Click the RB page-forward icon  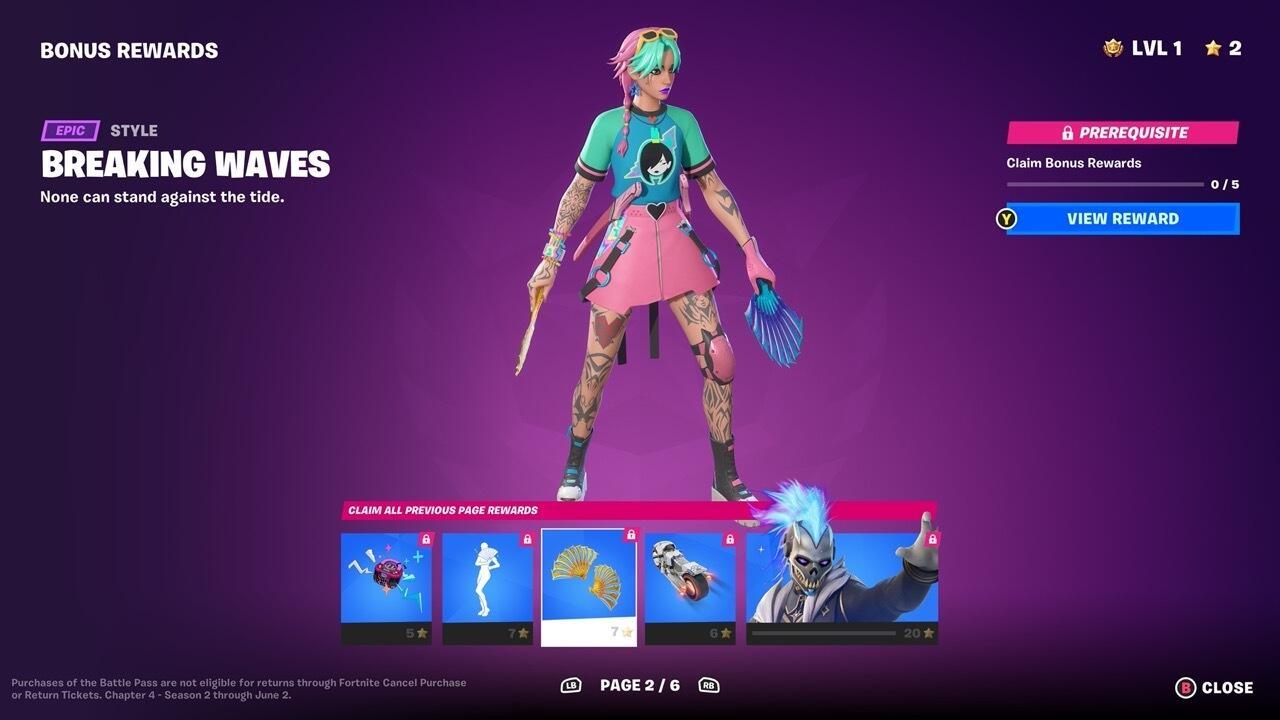[x=711, y=686]
